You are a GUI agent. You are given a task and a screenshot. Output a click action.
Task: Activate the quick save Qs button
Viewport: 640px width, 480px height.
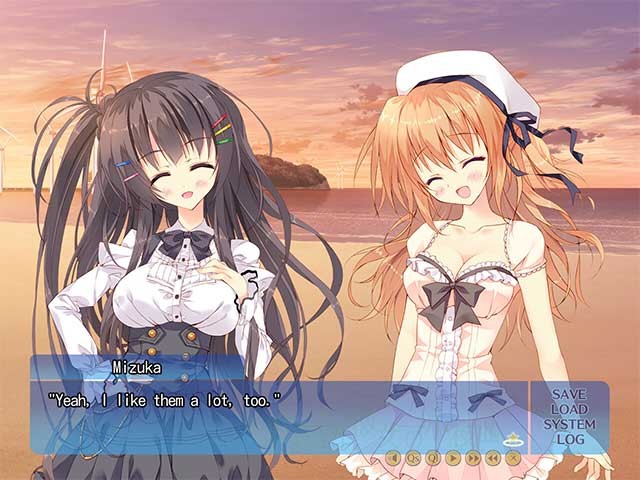click(413, 458)
